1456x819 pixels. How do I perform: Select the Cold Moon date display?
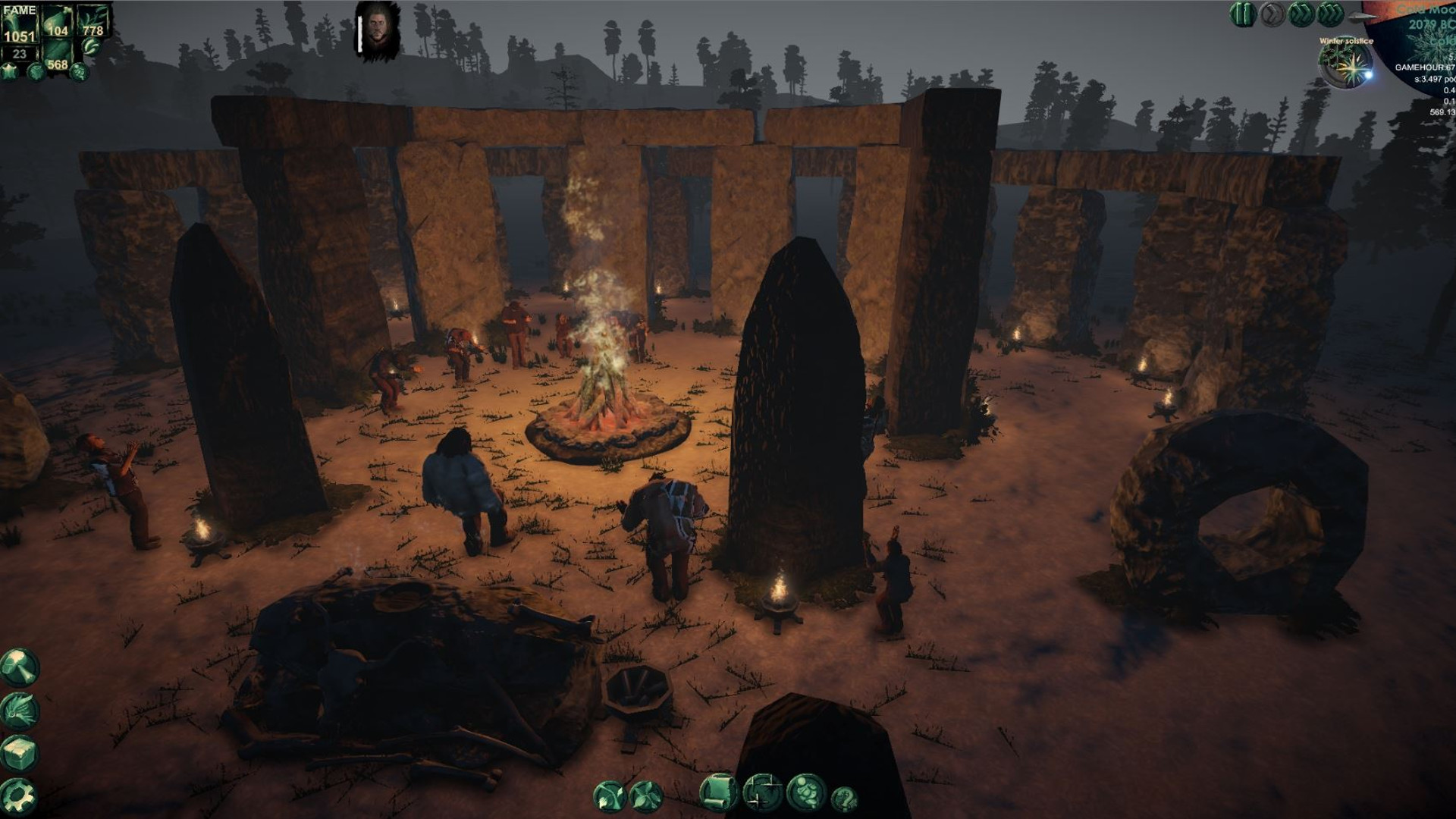[1424, 11]
